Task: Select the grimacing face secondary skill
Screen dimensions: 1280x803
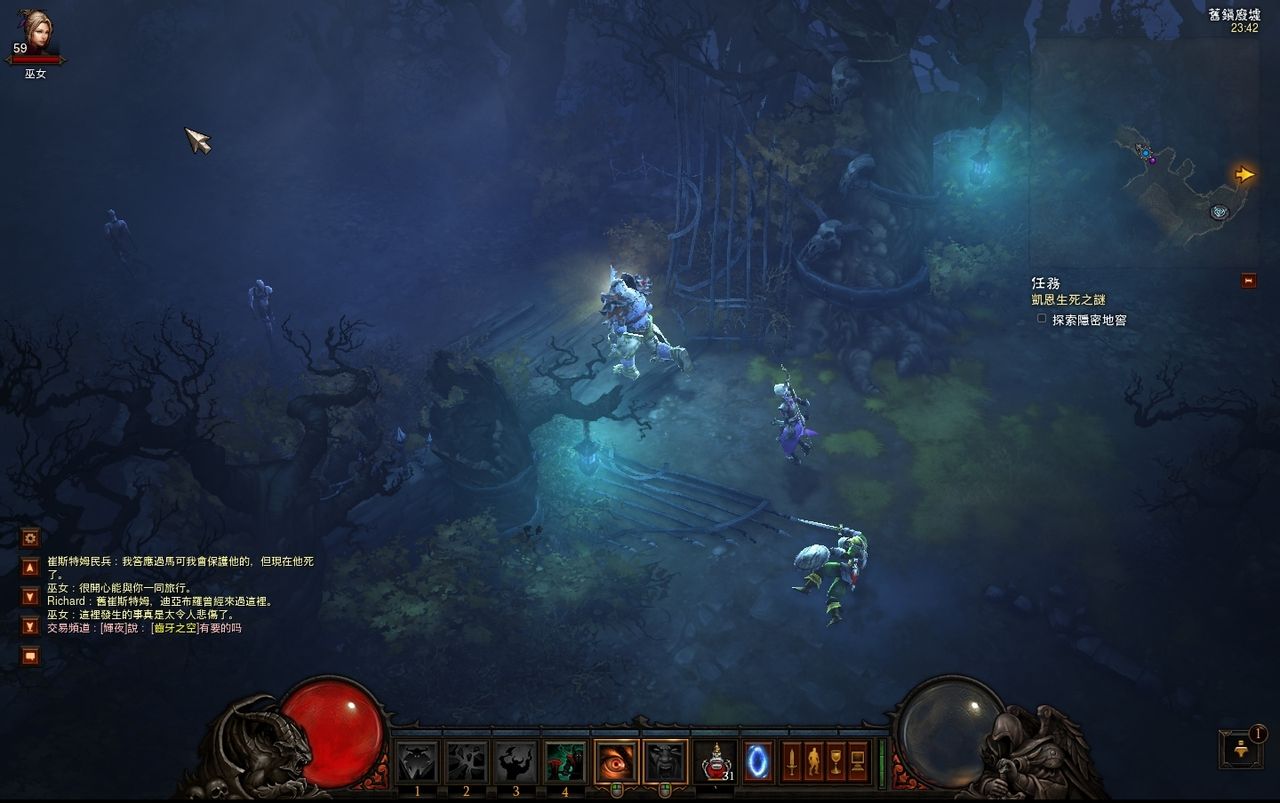Action: (665, 762)
